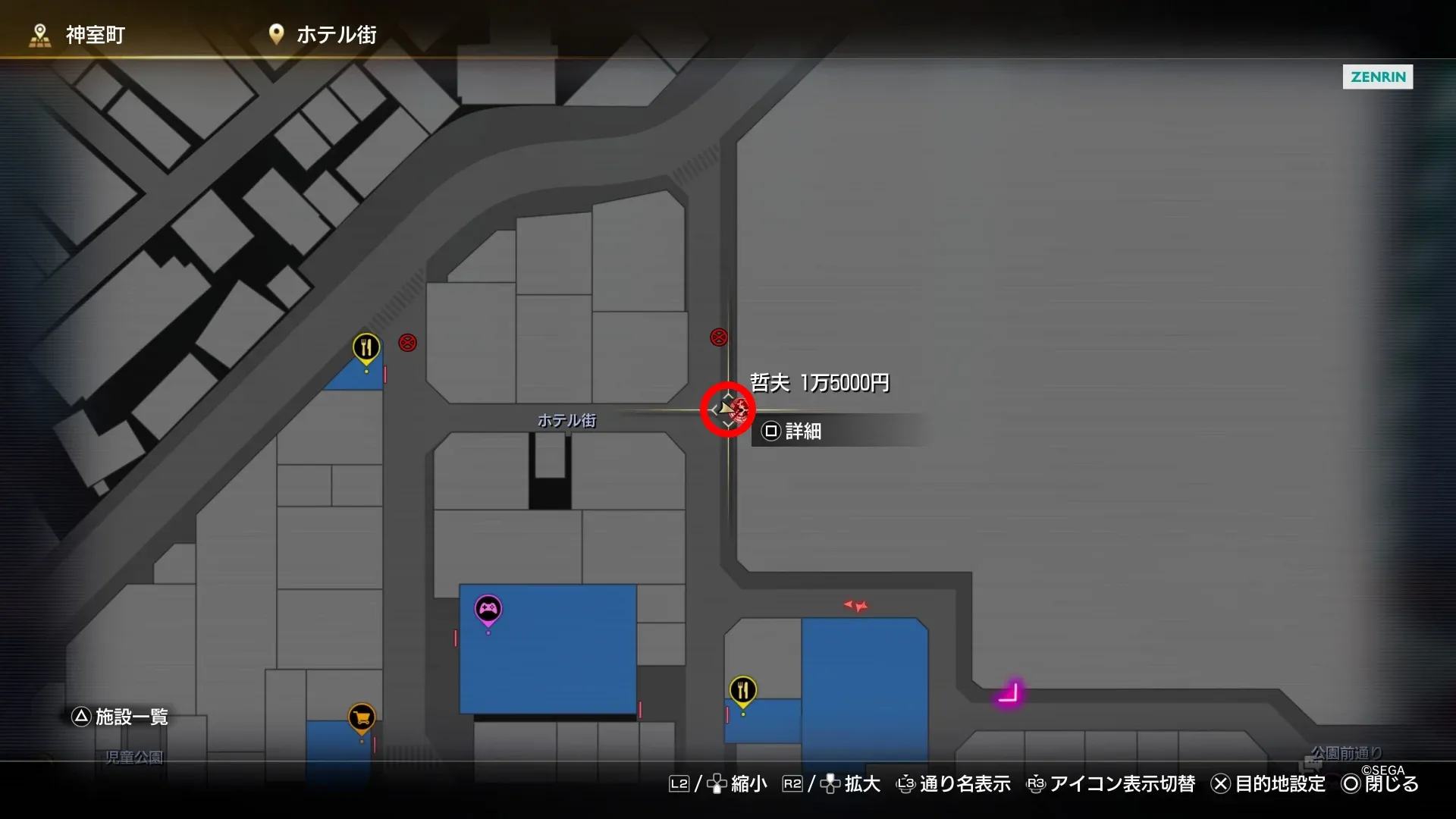Click the red enemy encounter marker for 哲夫
Viewport: 1456px width, 819px height.
click(x=727, y=409)
